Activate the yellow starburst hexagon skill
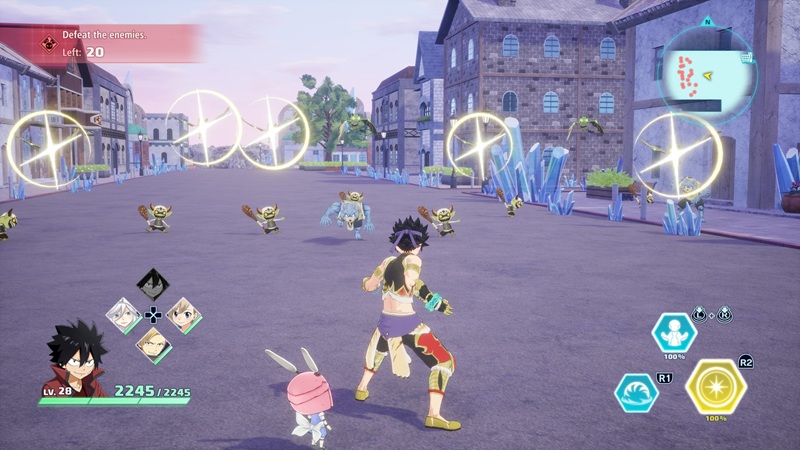 [x=715, y=386]
